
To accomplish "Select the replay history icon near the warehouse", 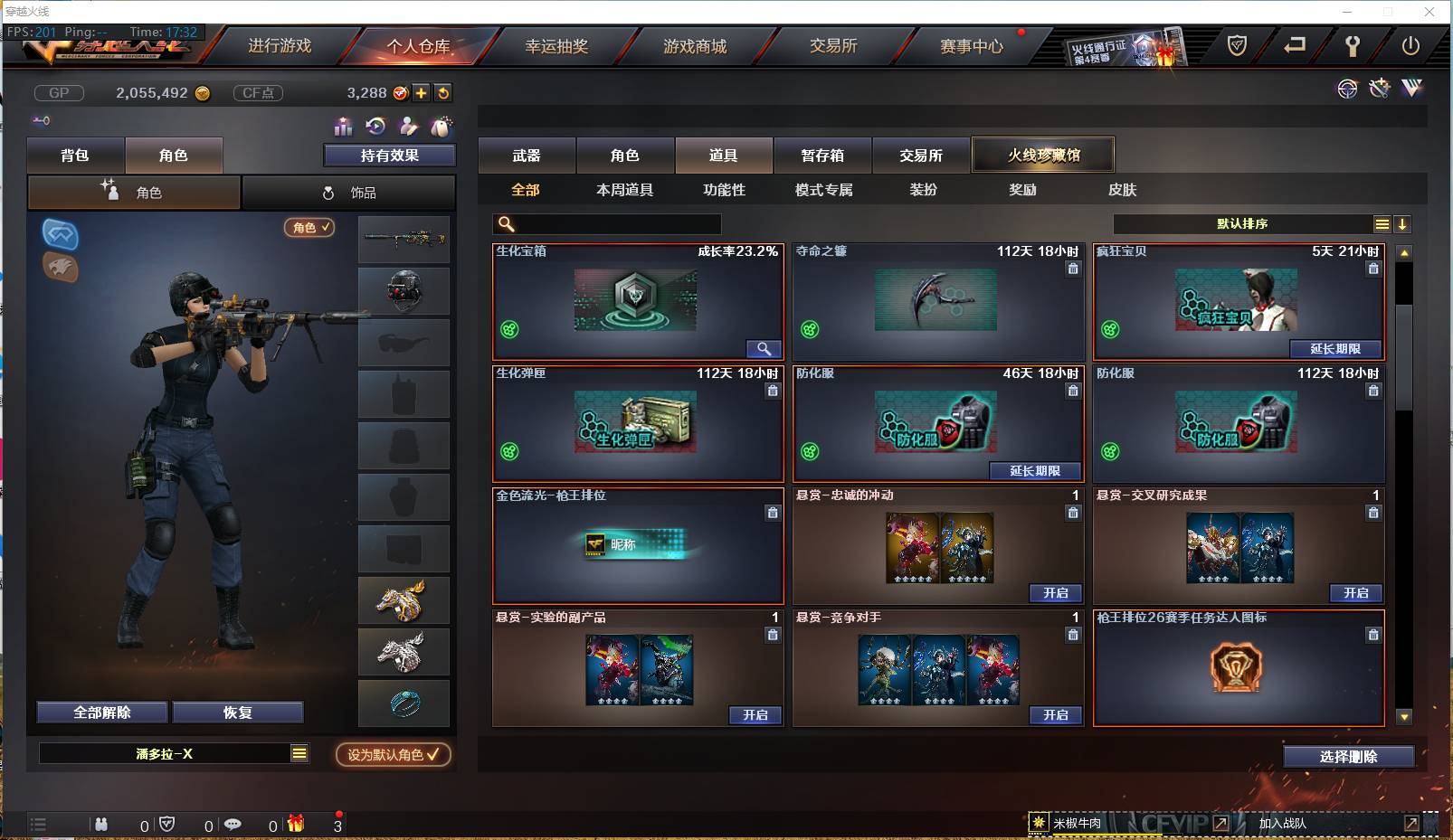I will (375, 127).
